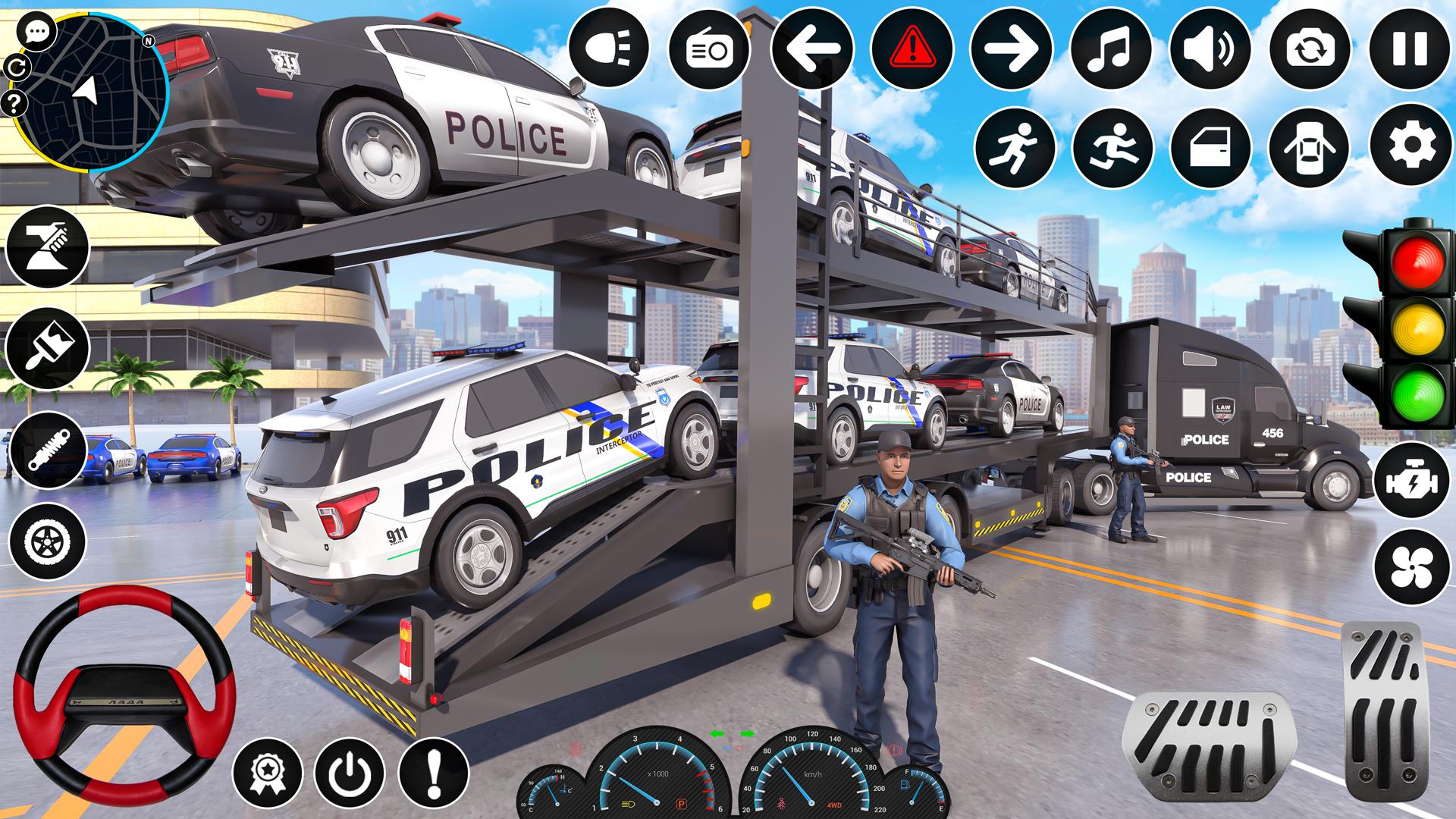
Task: Toggle the headlights button
Action: (x=608, y=49)
